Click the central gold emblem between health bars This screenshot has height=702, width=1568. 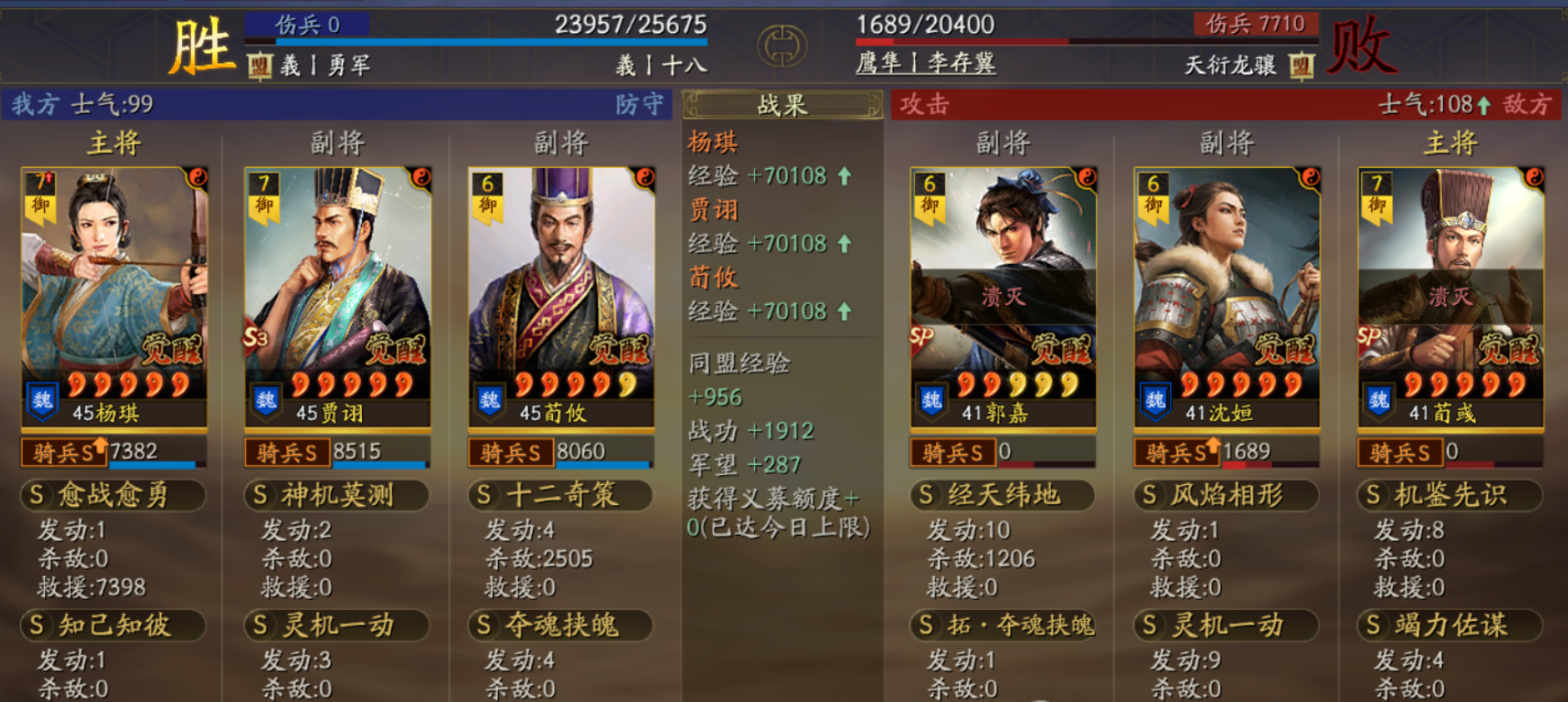pyautogui.click(x=782, y=44)
